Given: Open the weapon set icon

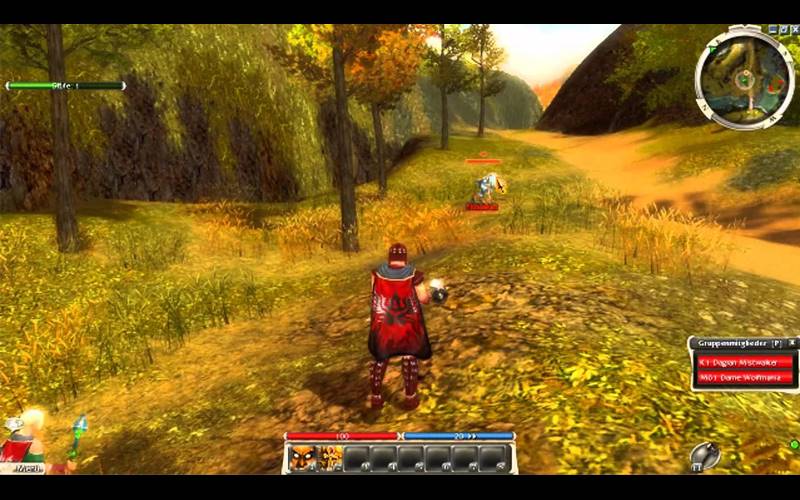Looking at the screenshot, I should click(705, 456).
